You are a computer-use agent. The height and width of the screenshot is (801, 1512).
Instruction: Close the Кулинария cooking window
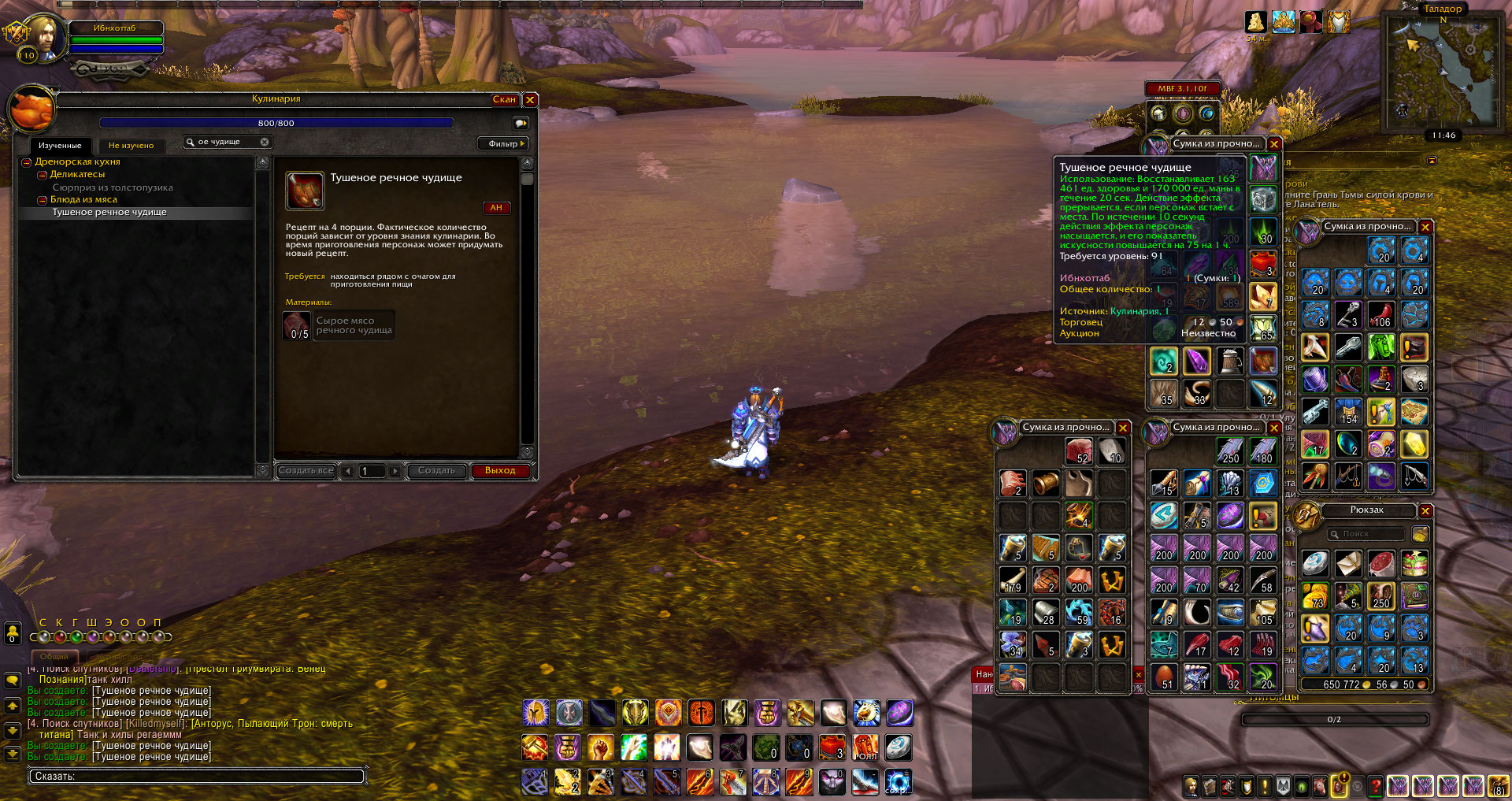pyautogui.click(x=530, y=100)
